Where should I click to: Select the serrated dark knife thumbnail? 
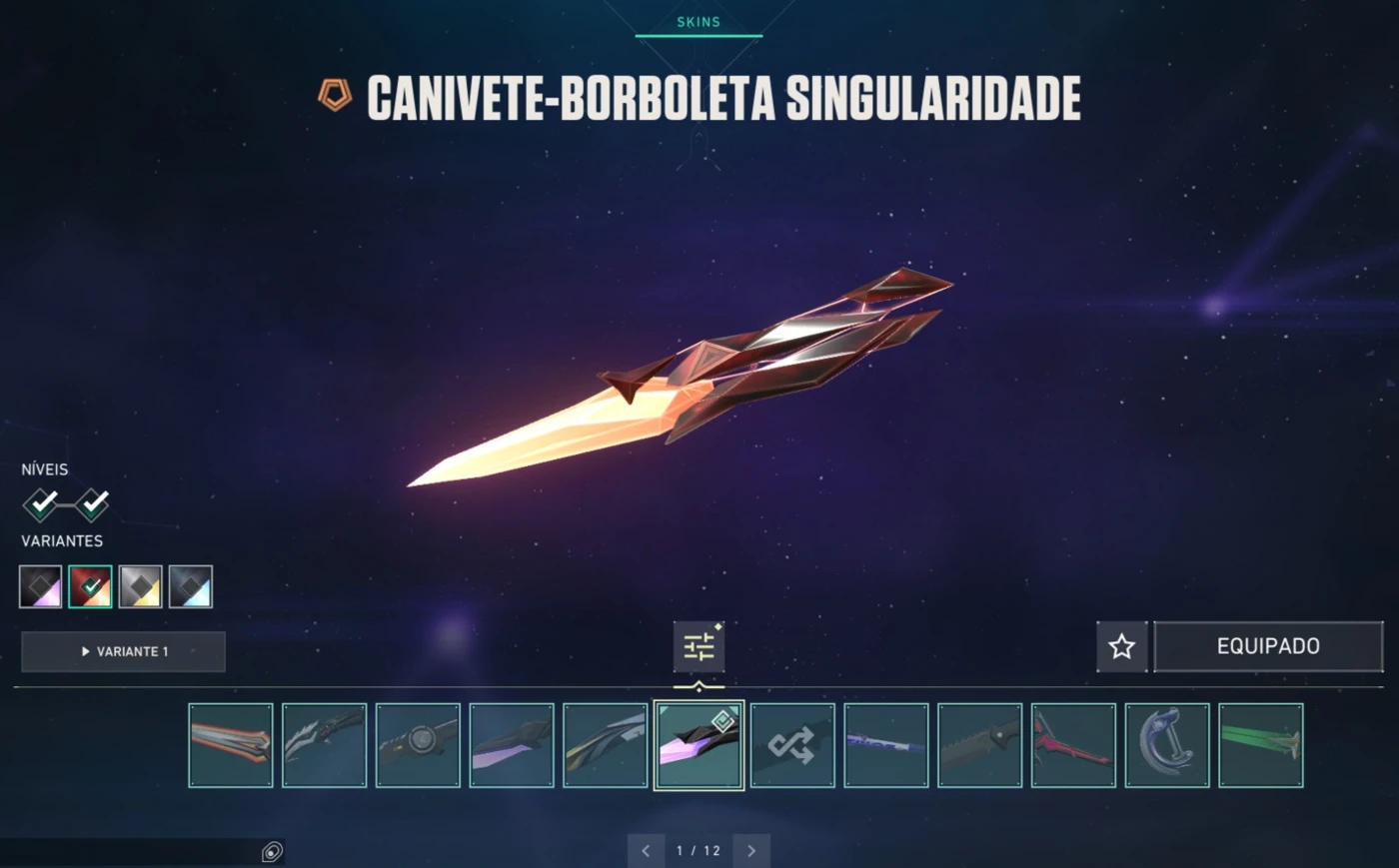tap(979, 745)
